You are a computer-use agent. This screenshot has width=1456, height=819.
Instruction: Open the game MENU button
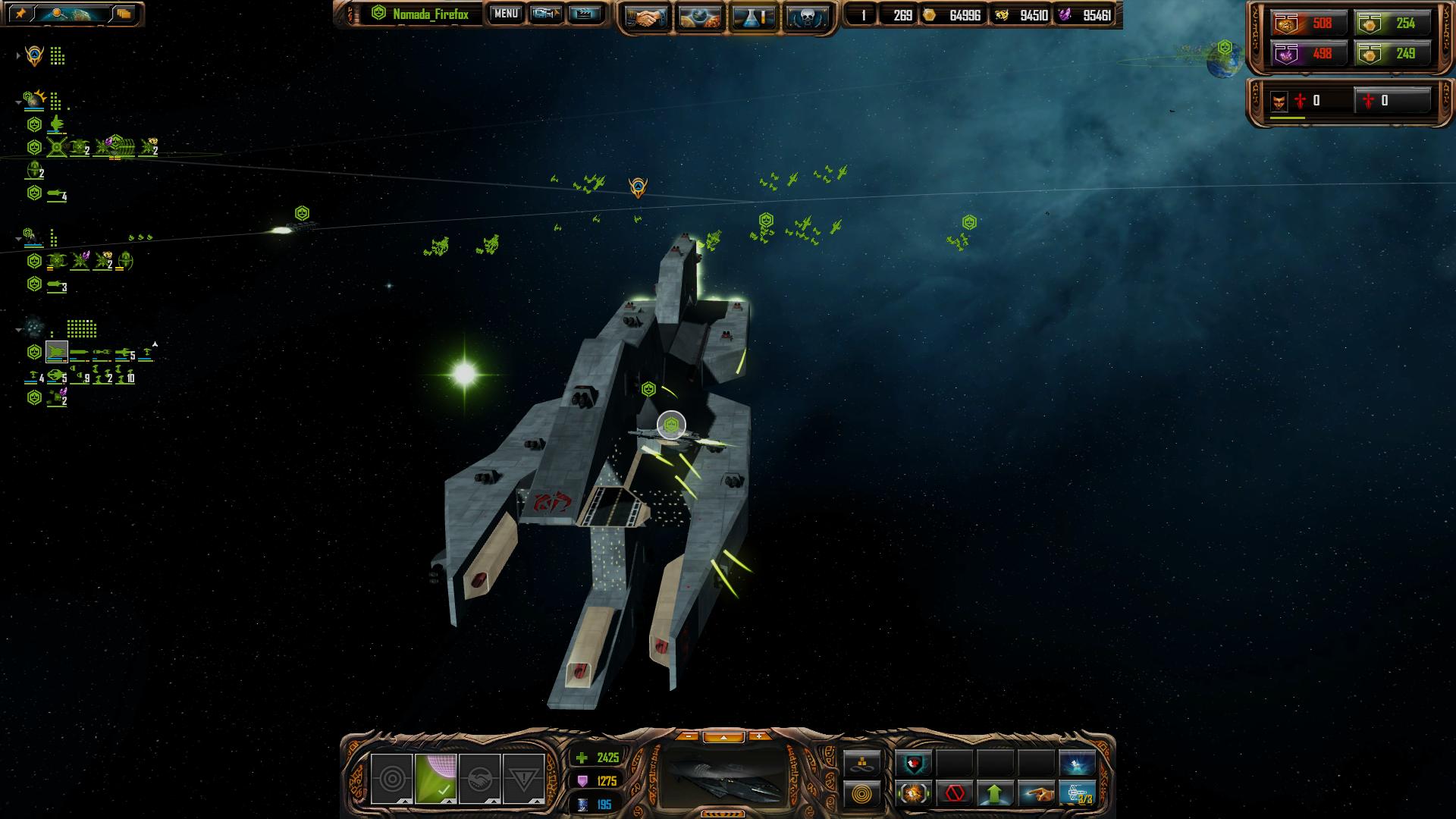click(506, 14)
